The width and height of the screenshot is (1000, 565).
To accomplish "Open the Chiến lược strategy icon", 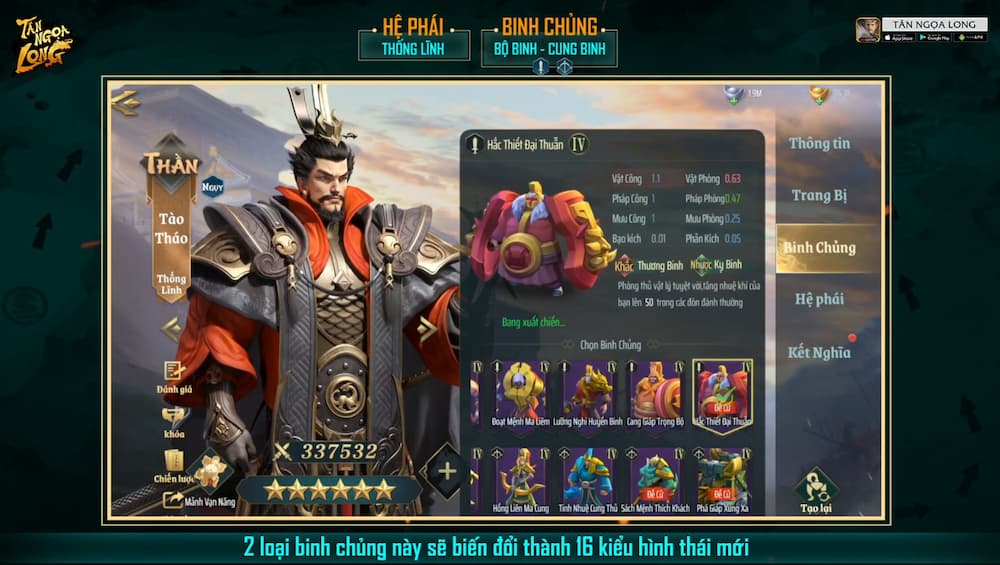I will (x=174, y=462).
